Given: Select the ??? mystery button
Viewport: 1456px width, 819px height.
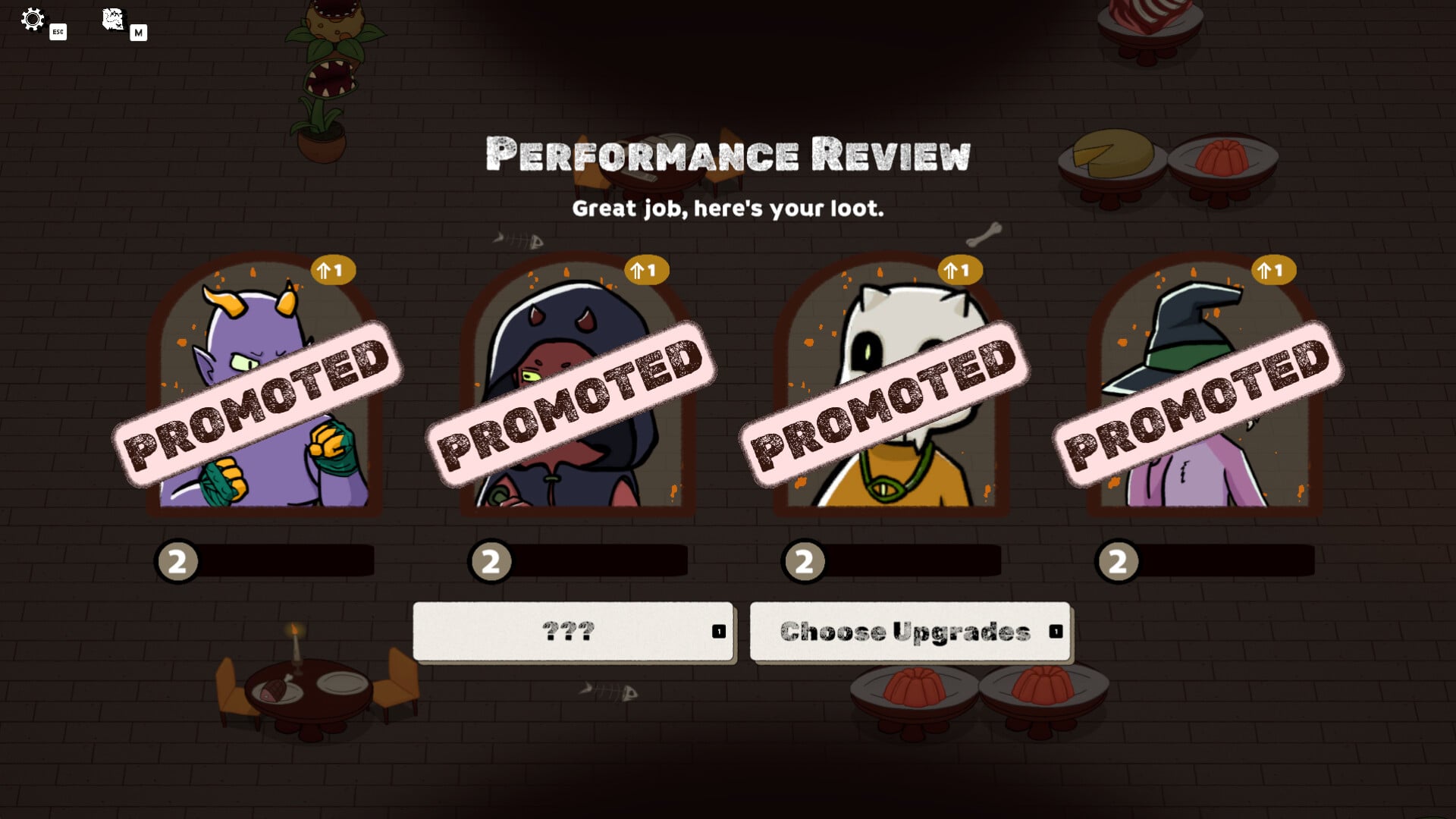Looking at the screenshot, I should (573, 632).
